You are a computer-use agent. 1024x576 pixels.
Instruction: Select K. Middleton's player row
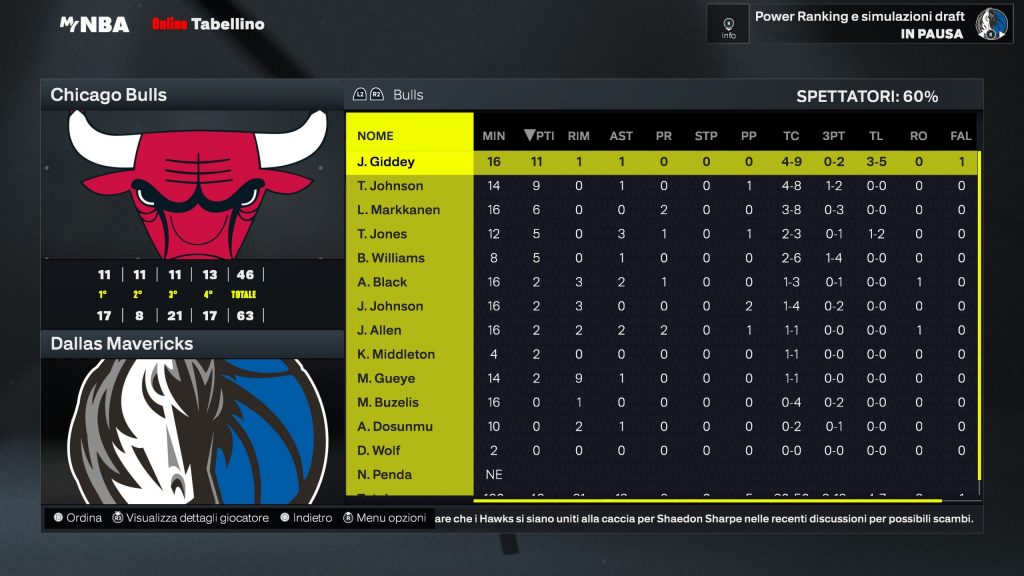(396, 354)
